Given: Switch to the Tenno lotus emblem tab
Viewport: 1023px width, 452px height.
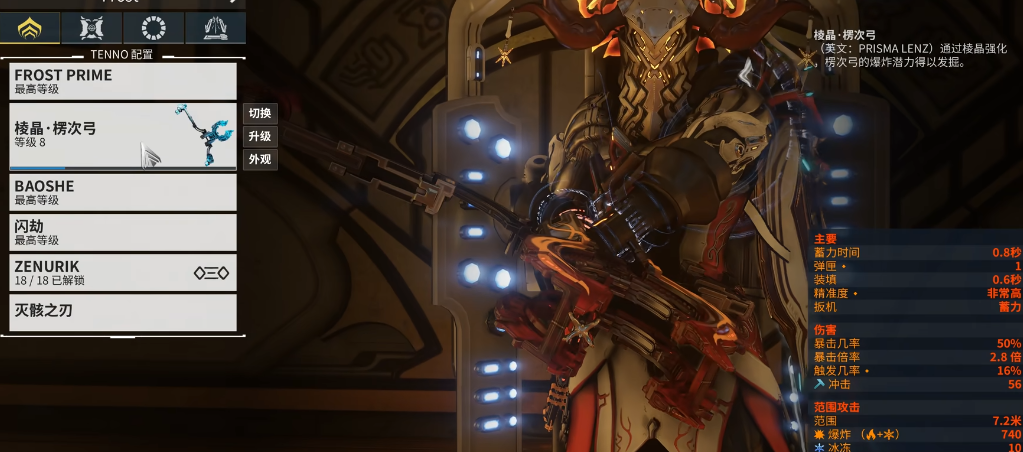Looking at the screenshot, I should pos(30,28).
